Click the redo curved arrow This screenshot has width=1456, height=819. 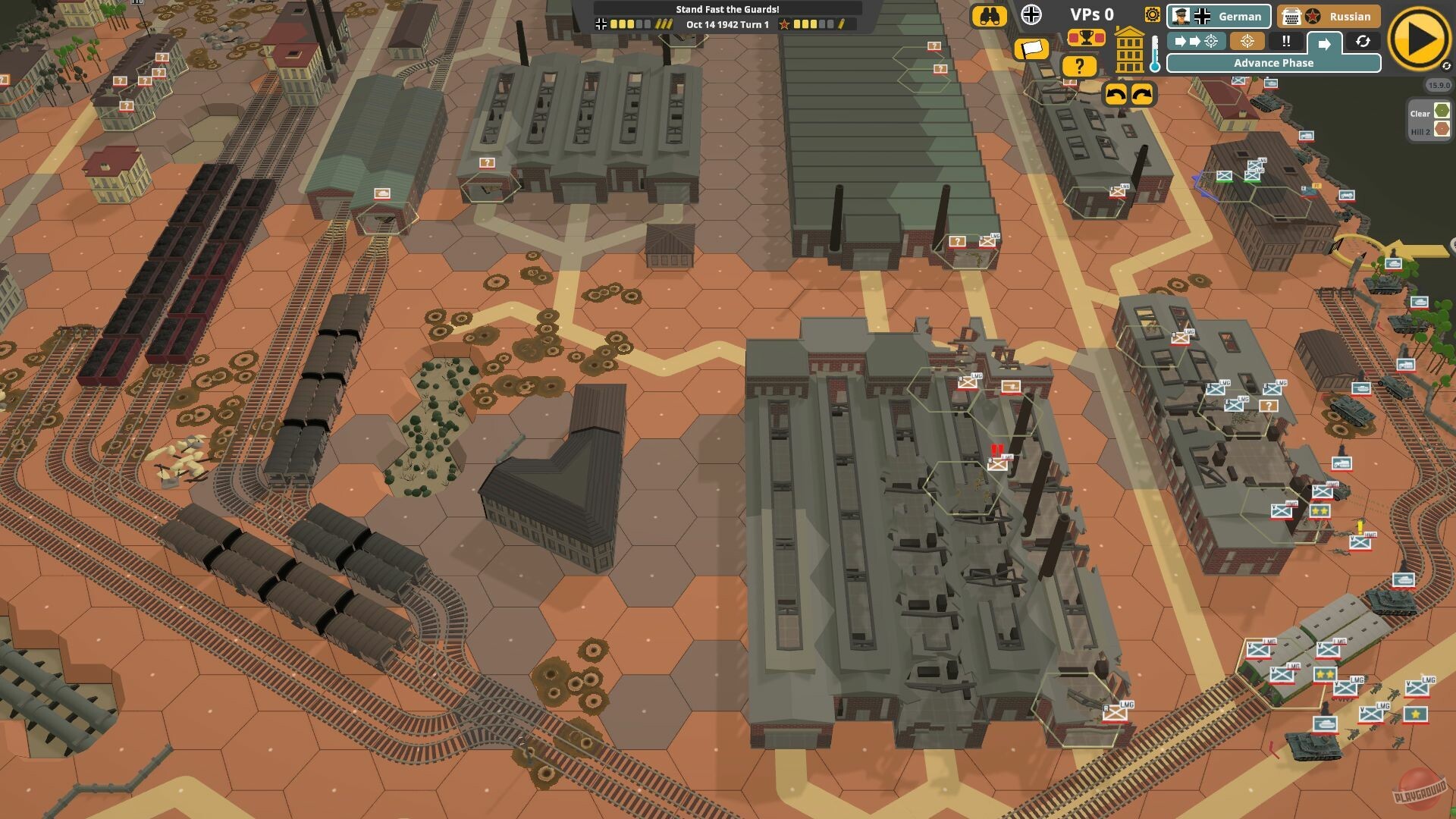pos(1142,95)
